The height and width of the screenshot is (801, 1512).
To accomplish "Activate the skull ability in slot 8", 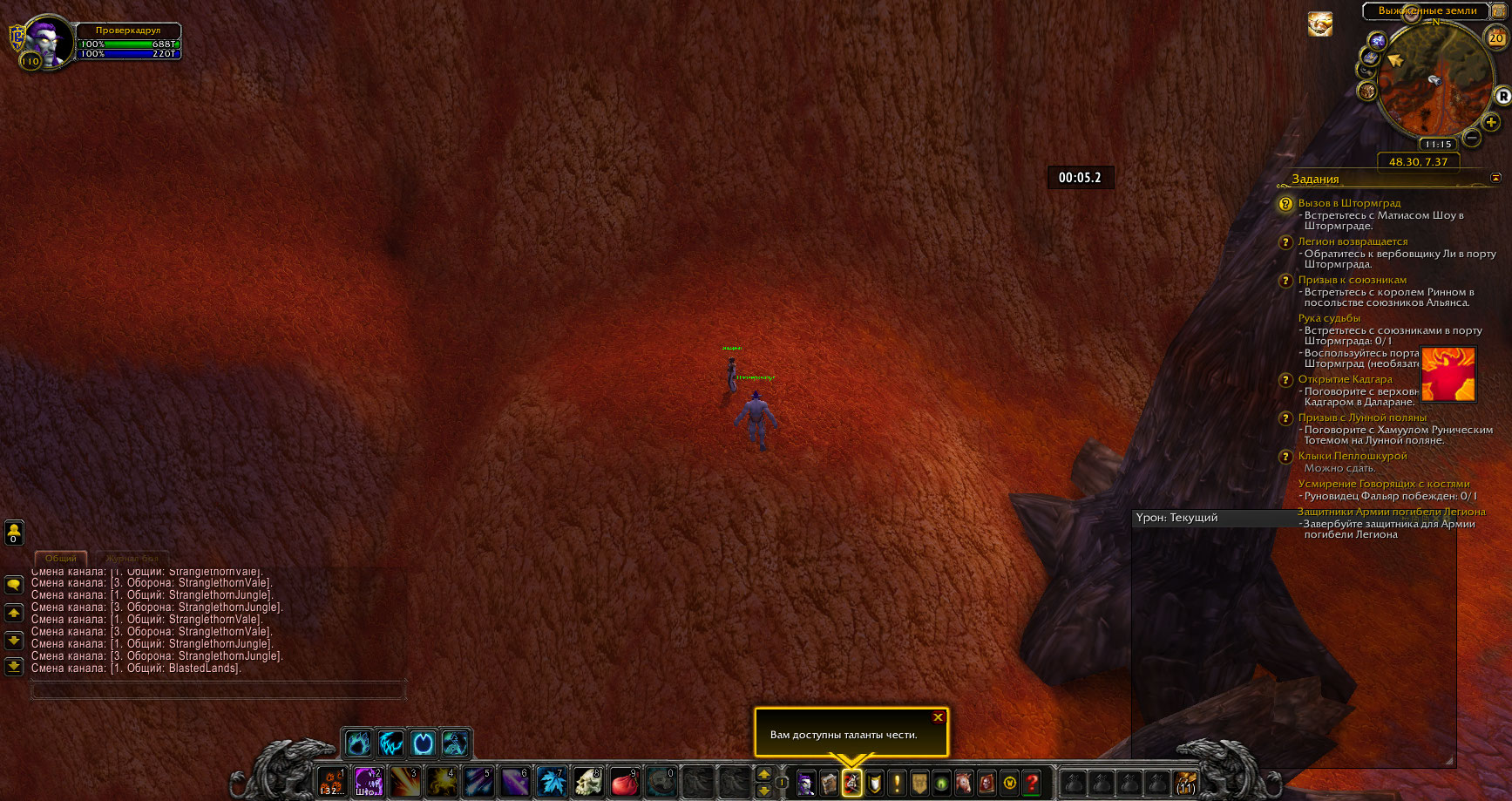I will [588, 782].
